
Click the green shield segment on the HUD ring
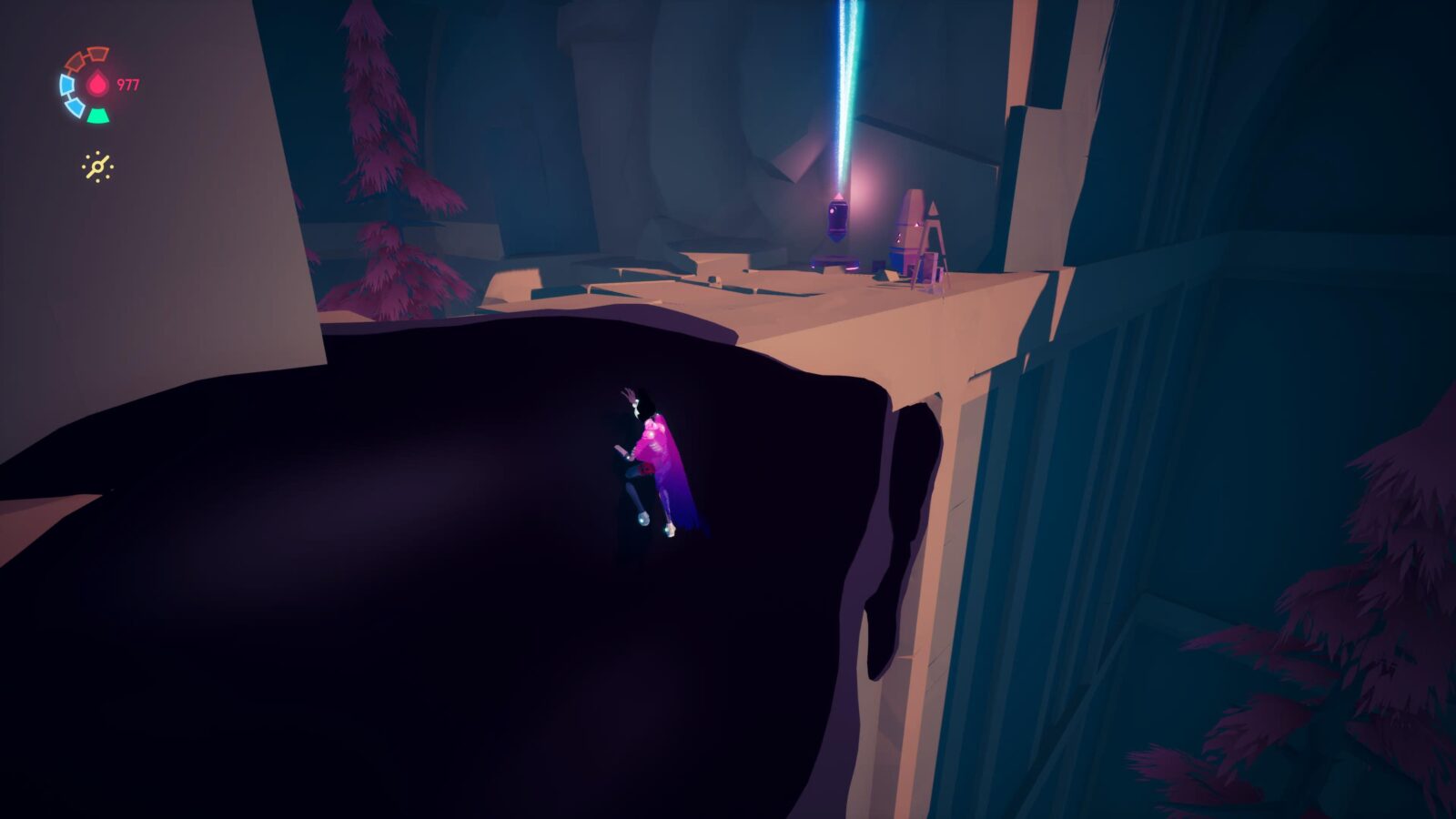(x=97, y=115)
